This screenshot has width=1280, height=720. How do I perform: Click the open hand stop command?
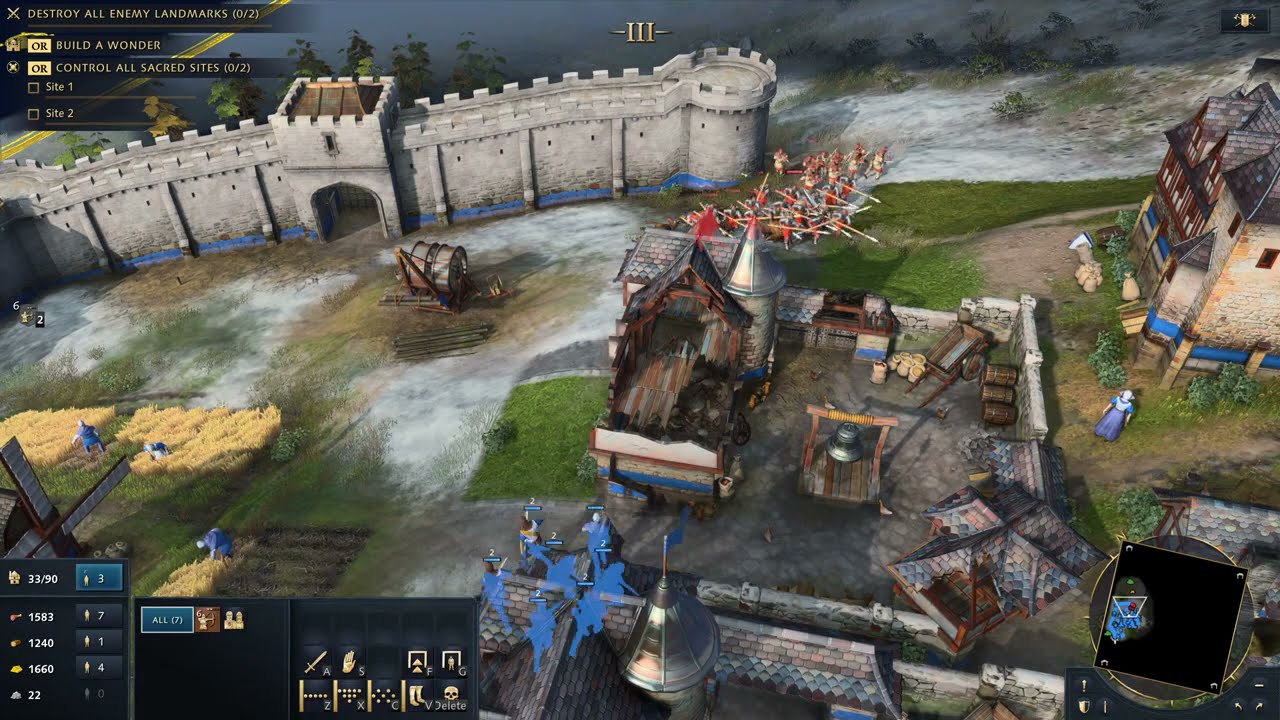click(x=350, y=662)
